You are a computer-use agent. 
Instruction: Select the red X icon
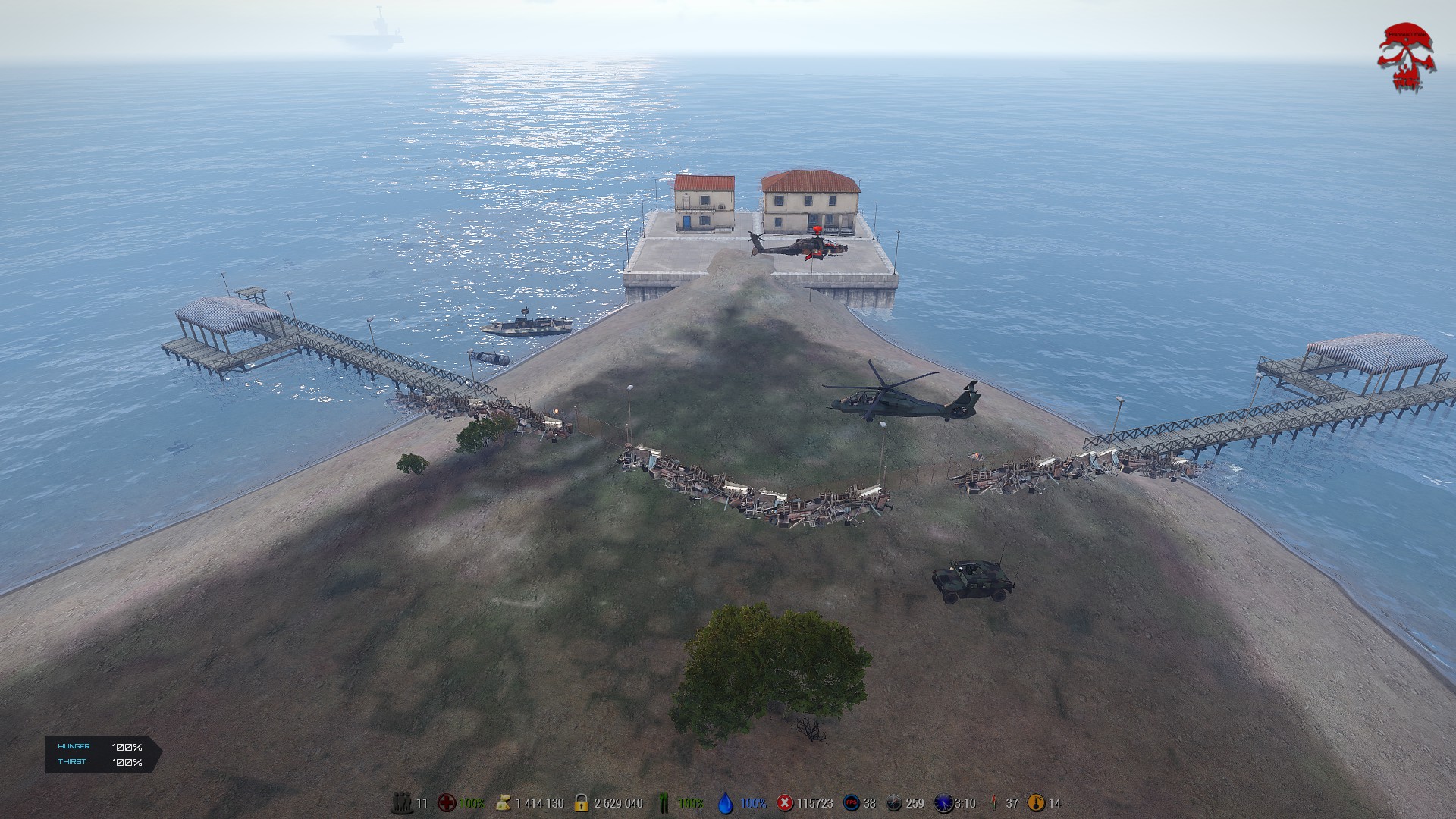785,803
